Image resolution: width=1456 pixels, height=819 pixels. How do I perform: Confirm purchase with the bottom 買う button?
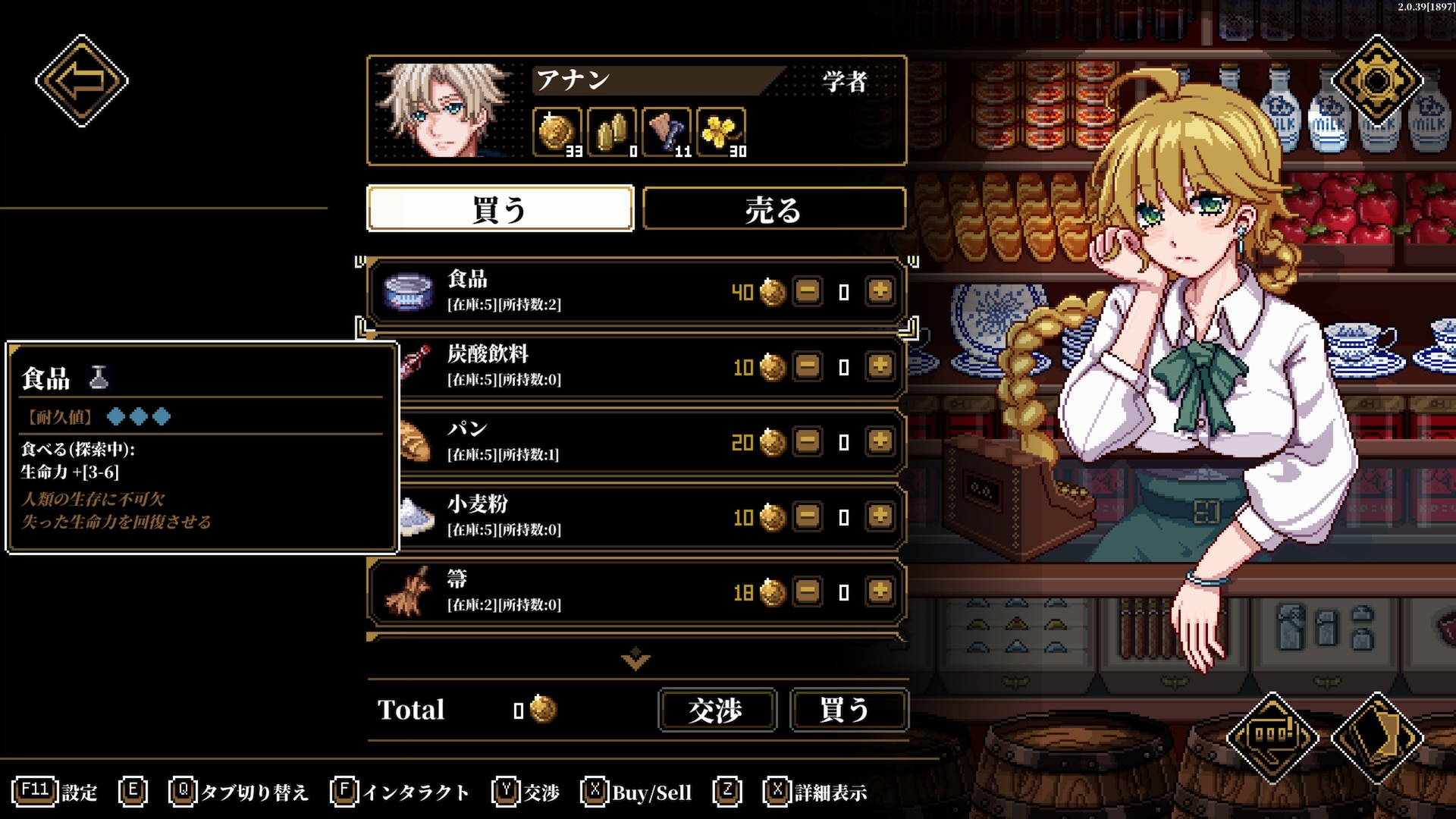point(848,710)
